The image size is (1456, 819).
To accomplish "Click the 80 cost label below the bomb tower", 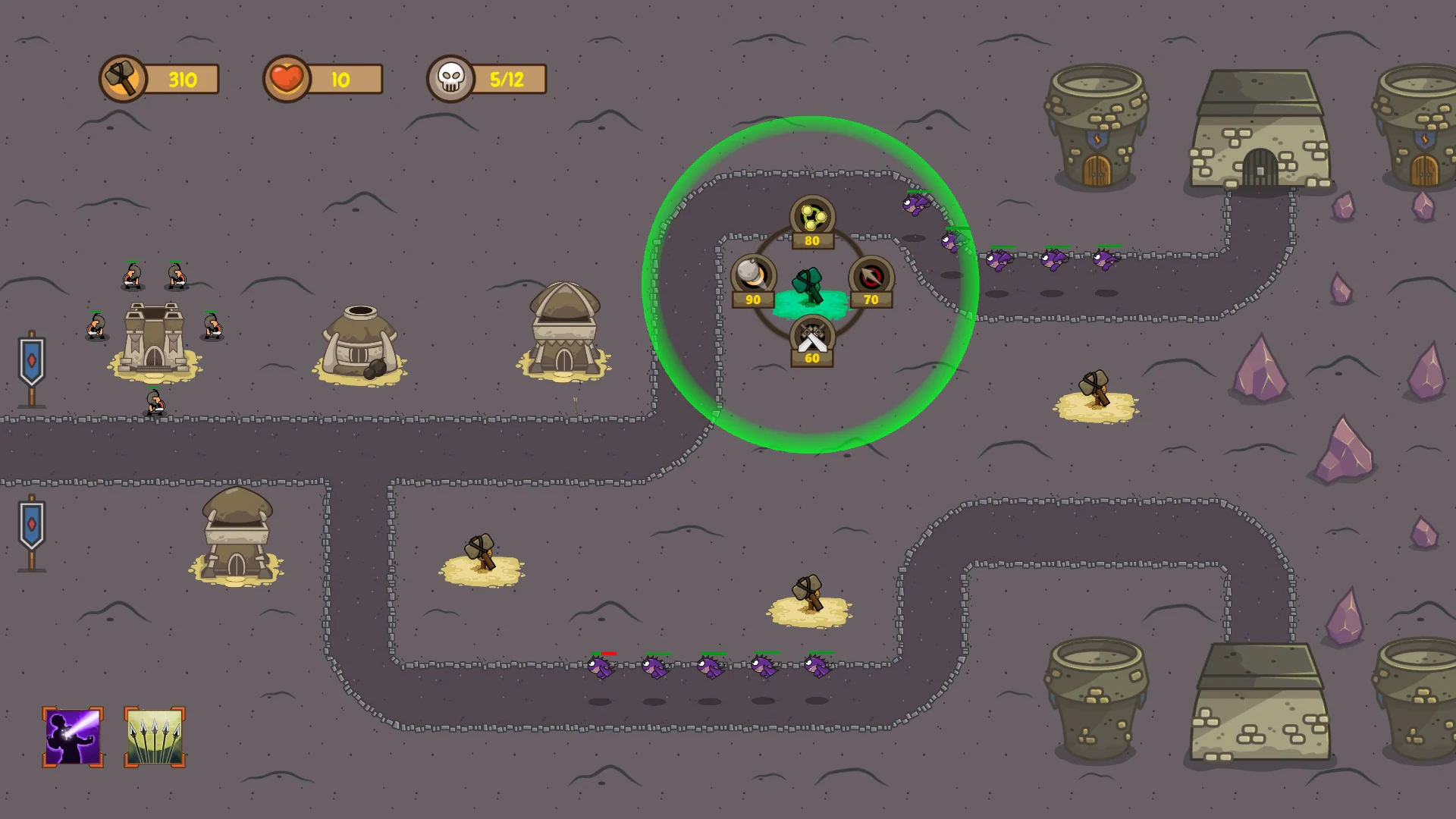I will (x=811, y=242).
